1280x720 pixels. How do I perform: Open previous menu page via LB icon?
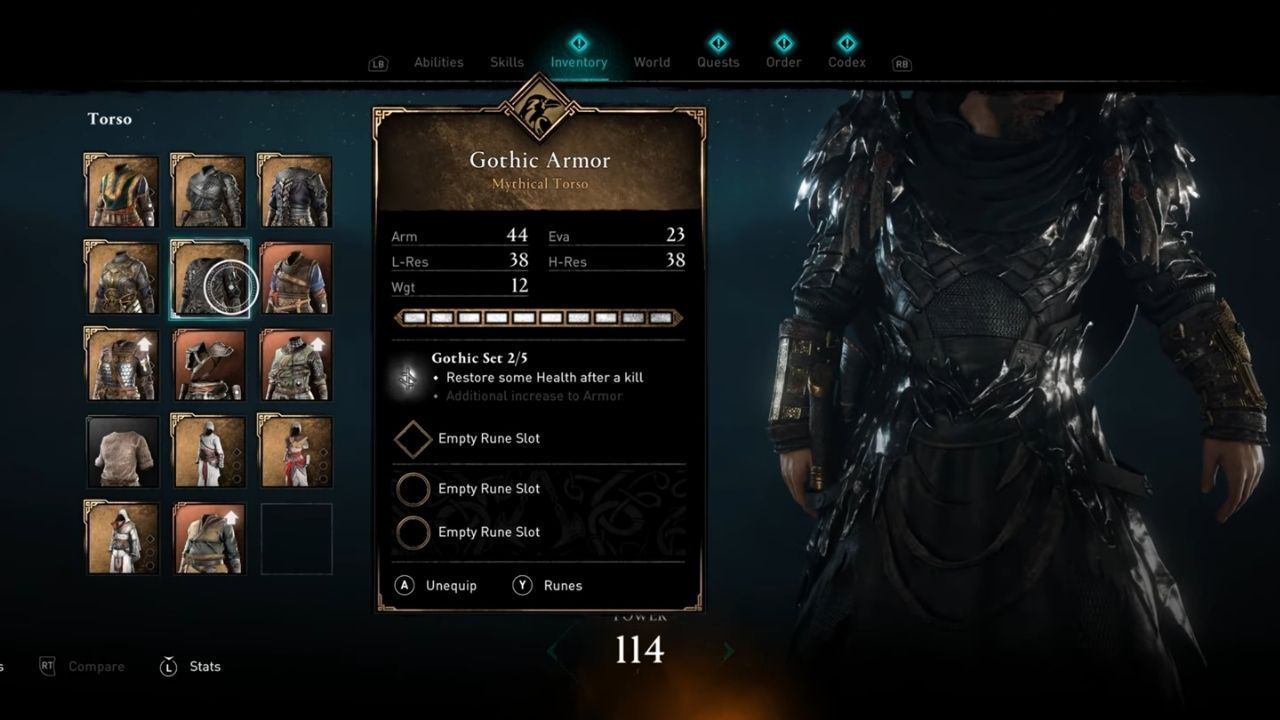coord(377,62)
